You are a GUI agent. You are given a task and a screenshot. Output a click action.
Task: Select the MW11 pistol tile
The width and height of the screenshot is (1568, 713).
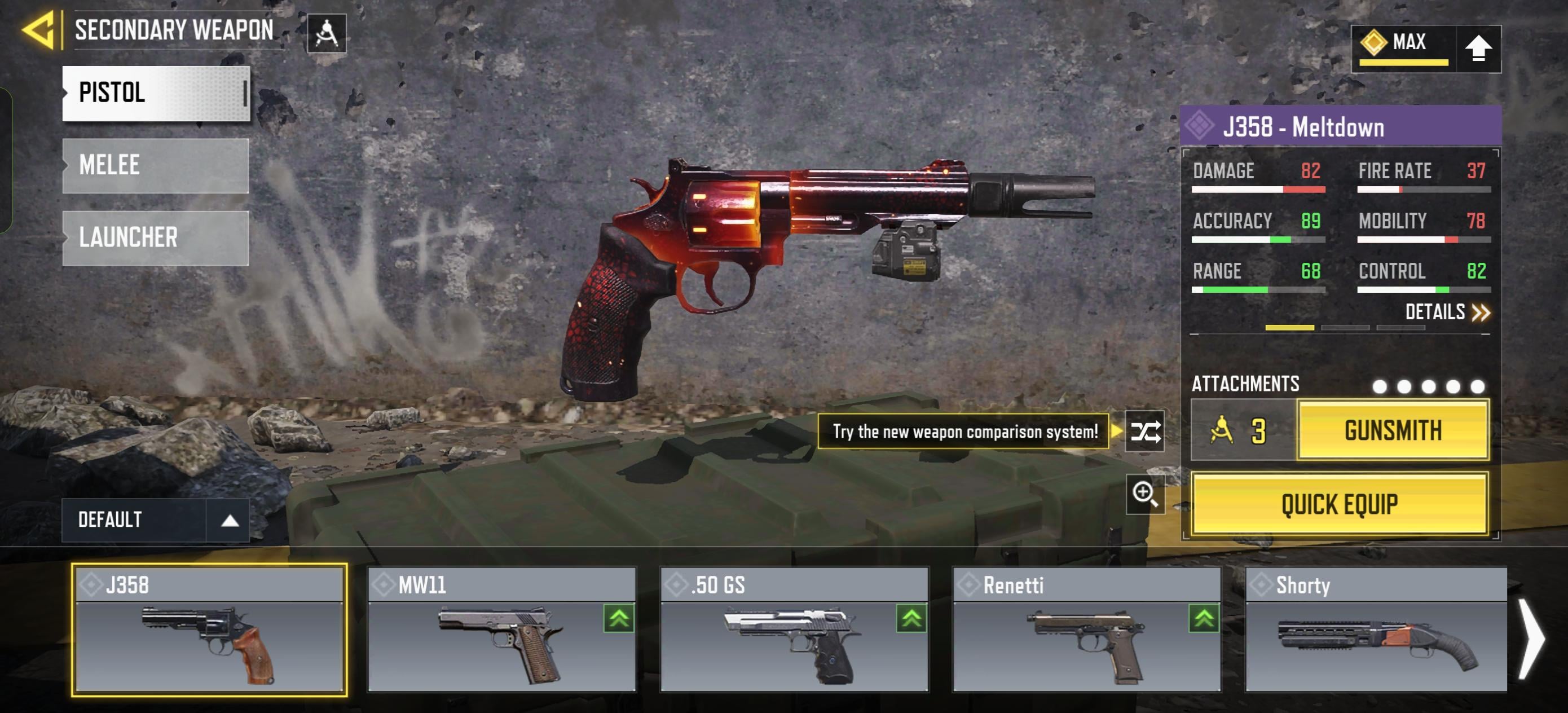[x=502, y=630]
